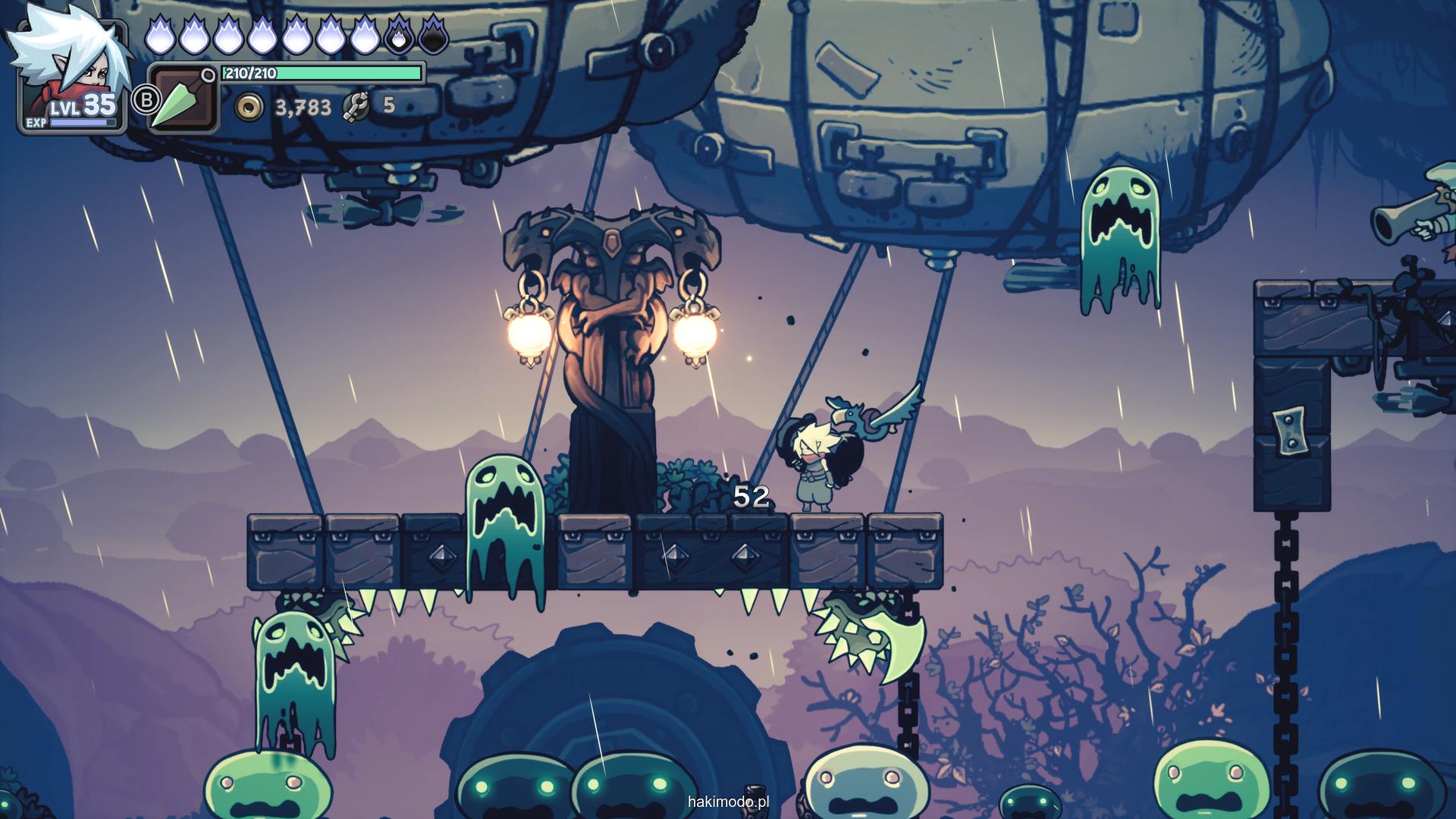Viewport: 1456px width, 819px height.
Task: Click the gold coin currency icon
Action: click(x=248, y=108)
